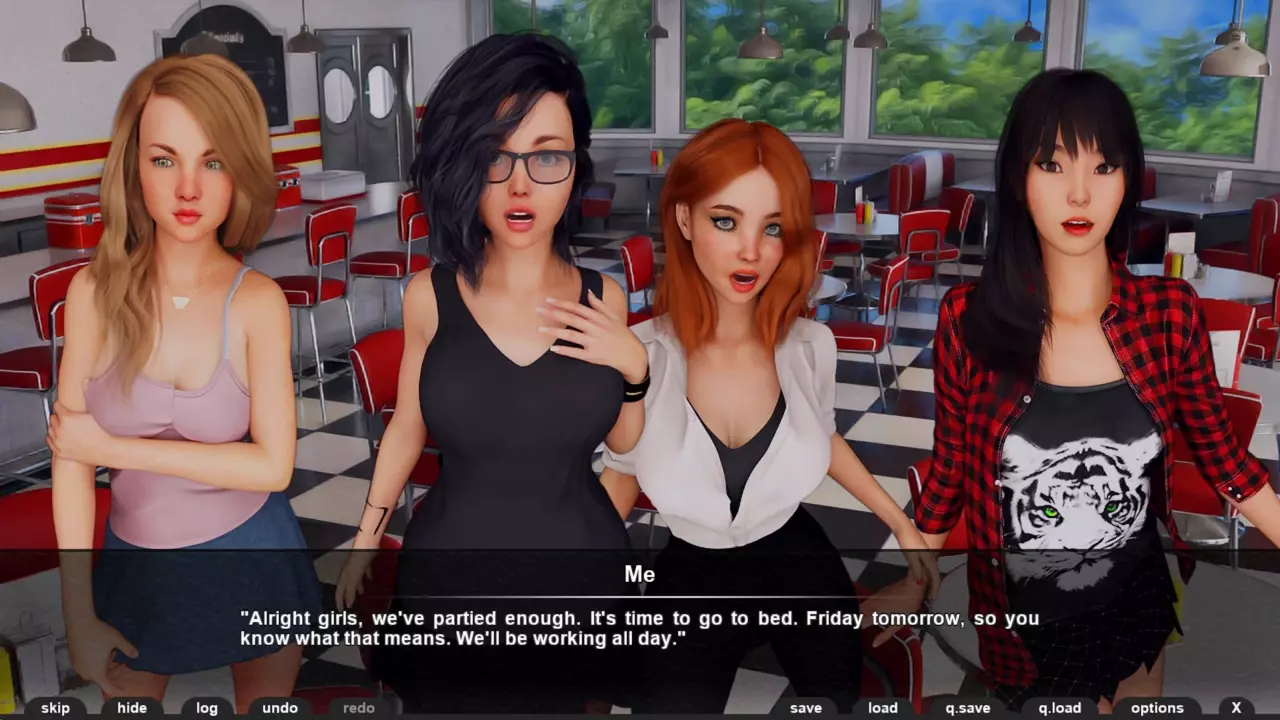This screenshot has width=1280, height=720.
Task: Click the skip button
Action: point(56,708)
